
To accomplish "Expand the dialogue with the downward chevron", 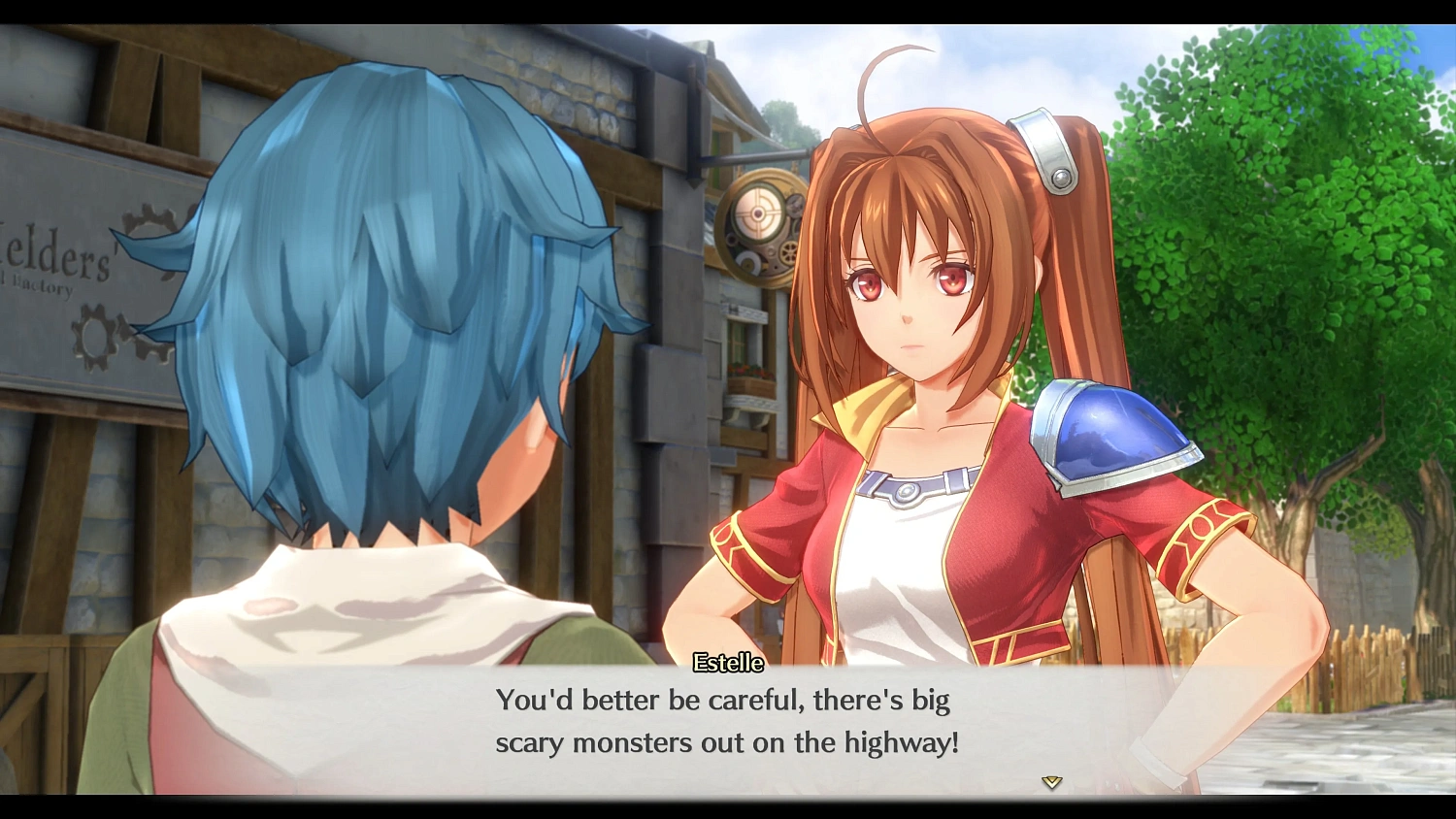I will (1050, 781).
